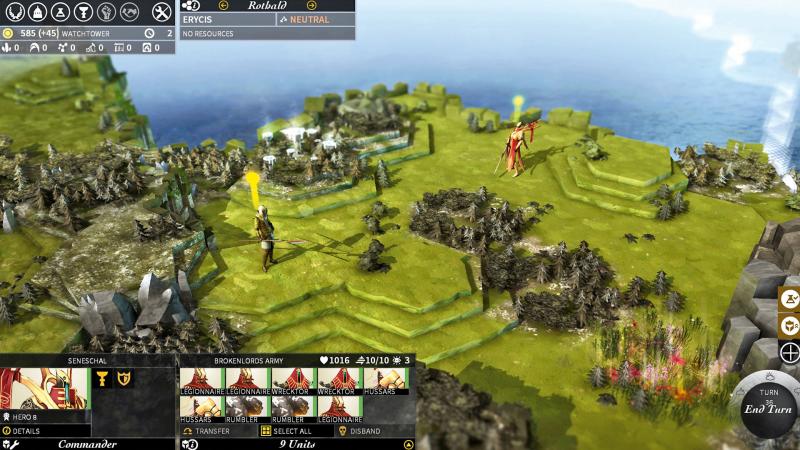Go to previous region with left arrow
Image resolution: width=800 pixels, height=450 pixels.
224,5
